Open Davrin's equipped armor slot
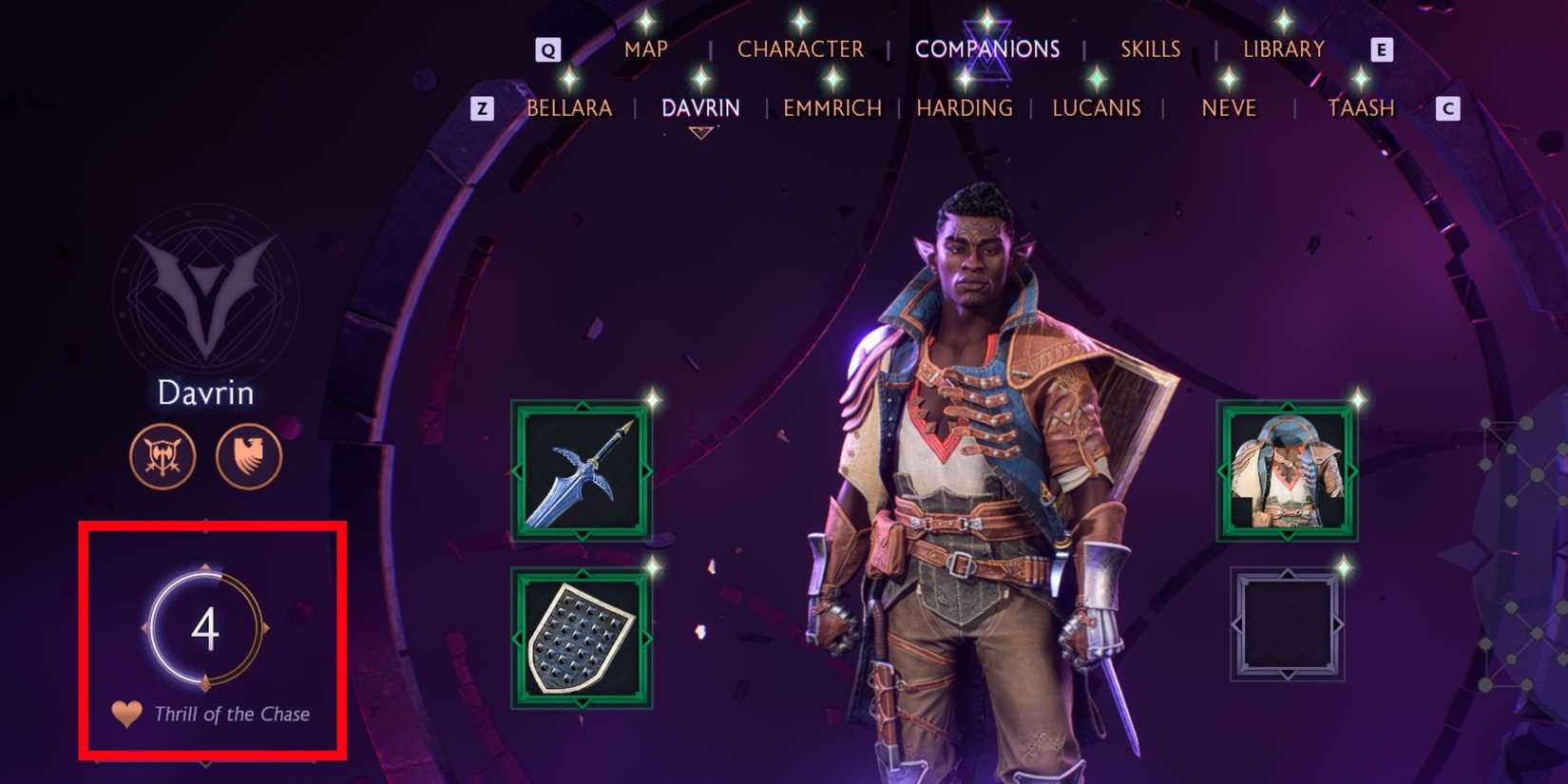 (x=1287, y=472)
